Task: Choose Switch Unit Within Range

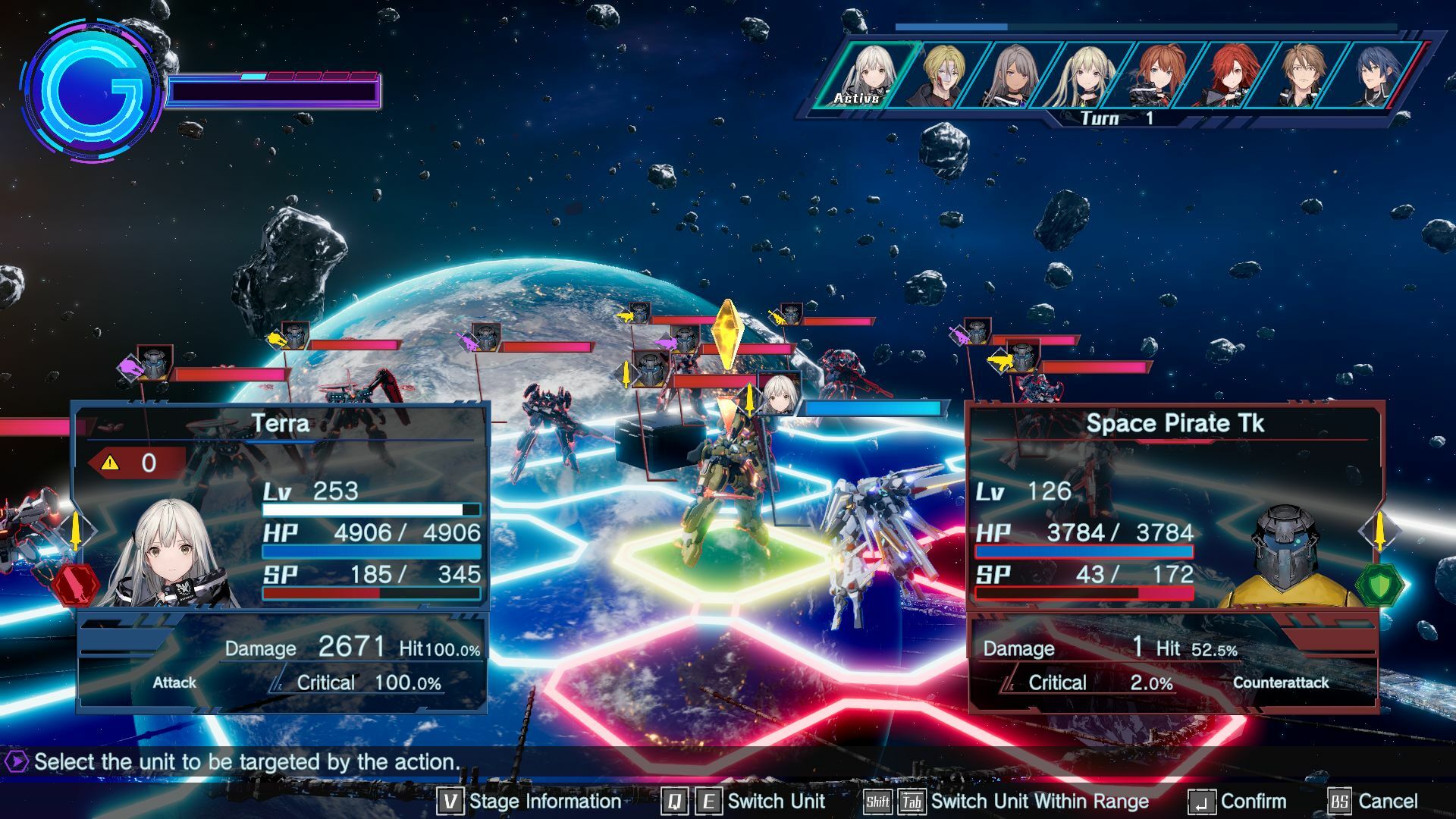Action: (1007, 802)
